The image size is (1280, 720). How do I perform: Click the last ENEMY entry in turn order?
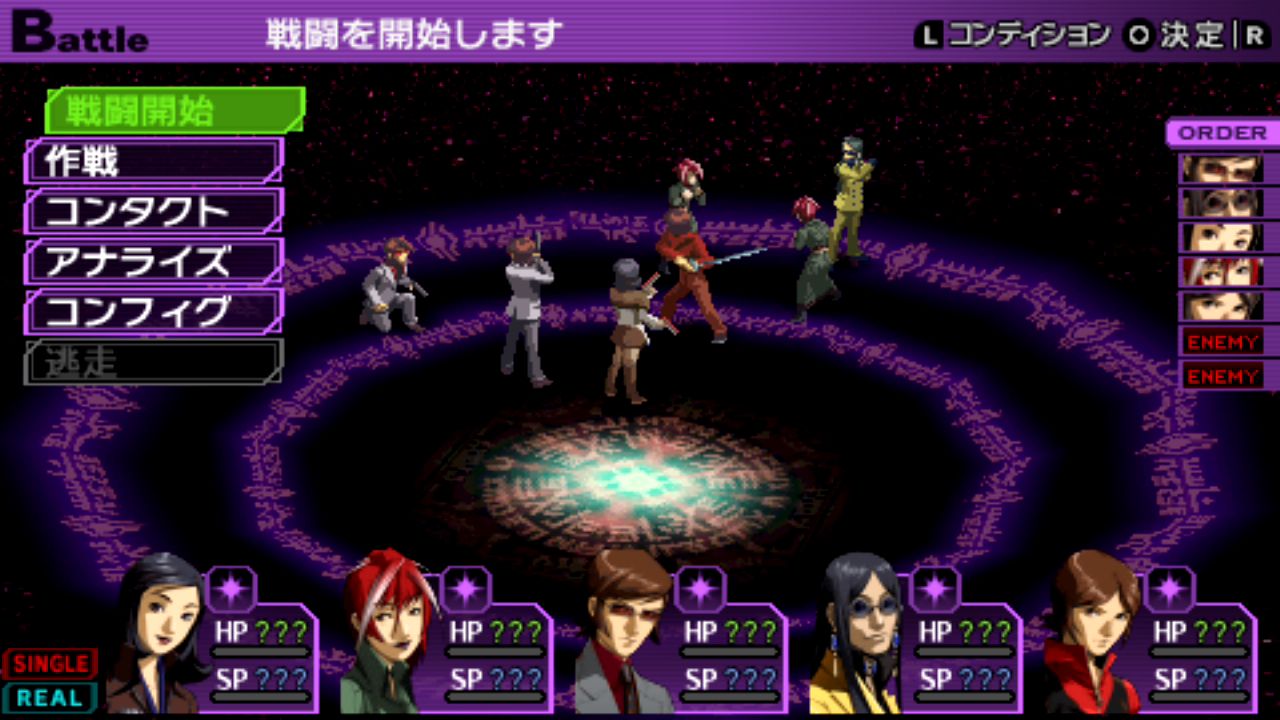point(1221,376)
